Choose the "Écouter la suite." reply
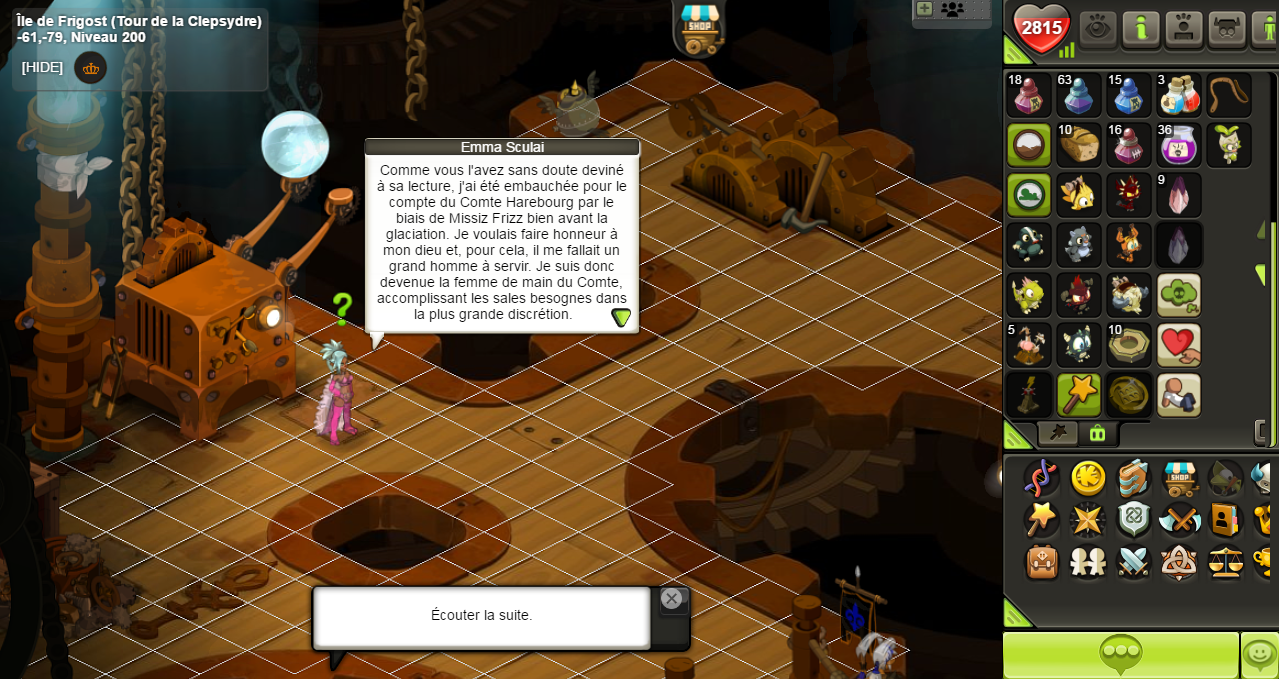Screen dimensions: 1279x679 pos(481,616)
